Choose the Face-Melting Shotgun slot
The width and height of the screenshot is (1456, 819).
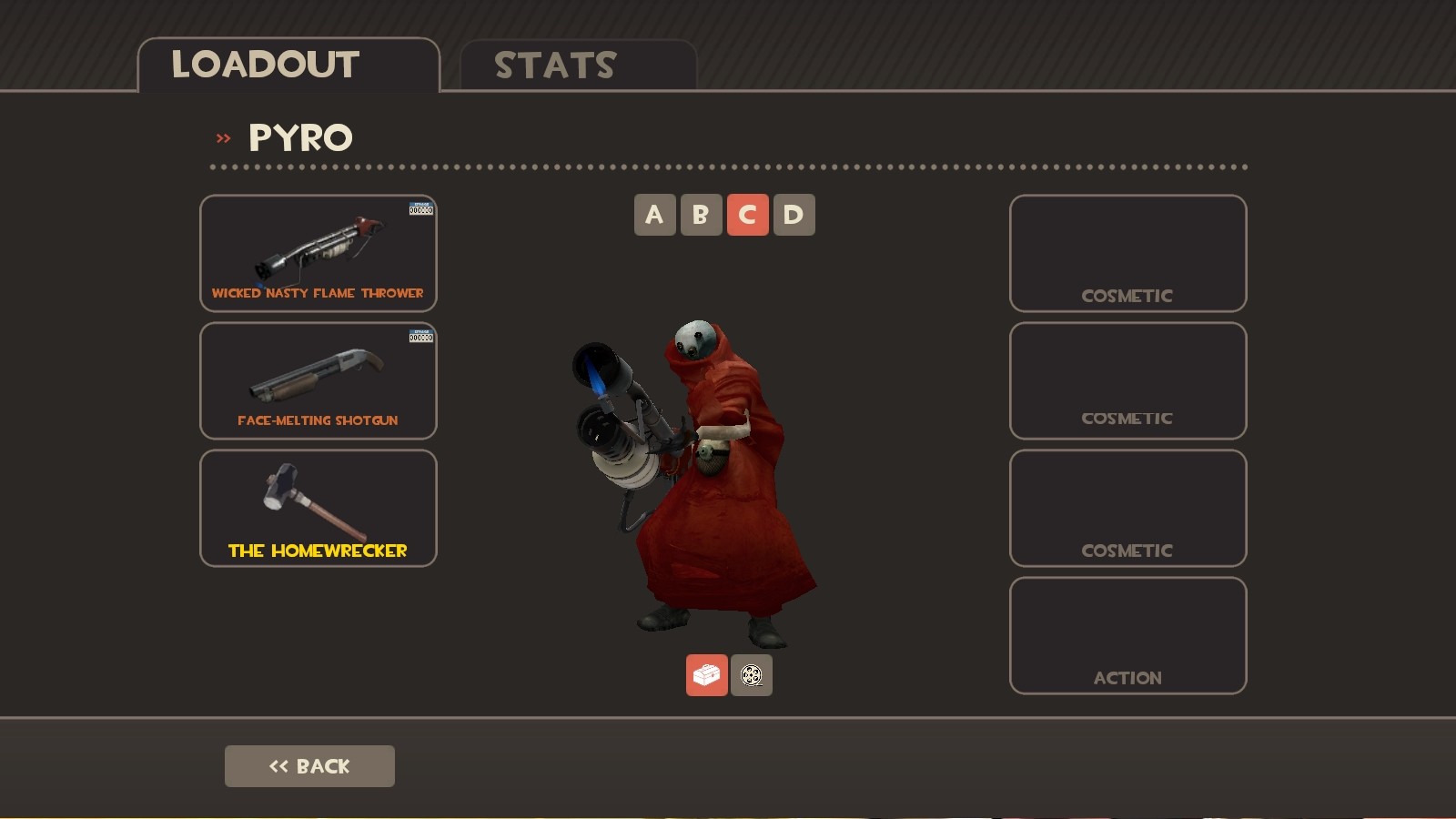318,380
